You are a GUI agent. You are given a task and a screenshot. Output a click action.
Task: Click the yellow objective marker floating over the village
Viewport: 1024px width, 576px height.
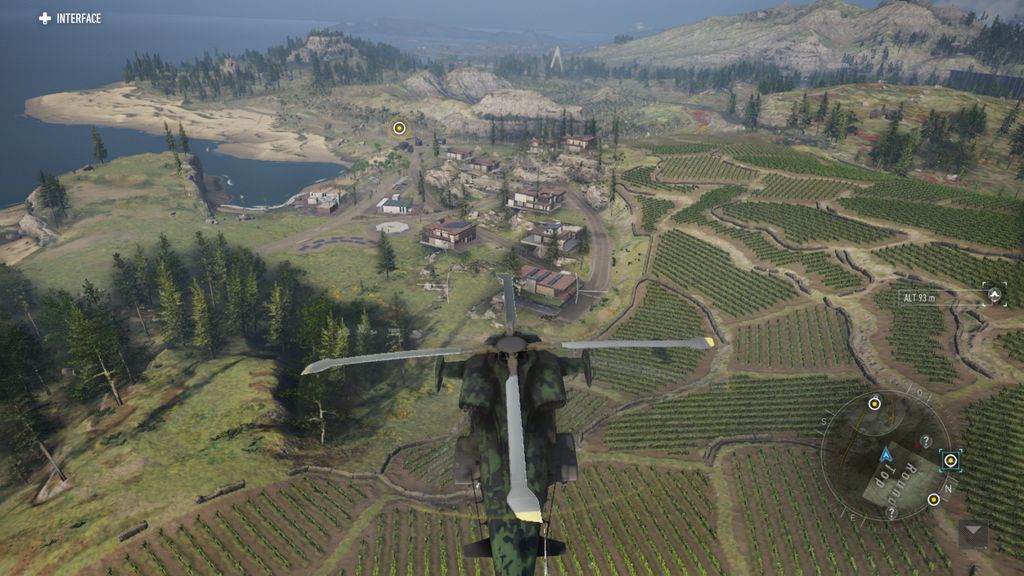(399, 127)
